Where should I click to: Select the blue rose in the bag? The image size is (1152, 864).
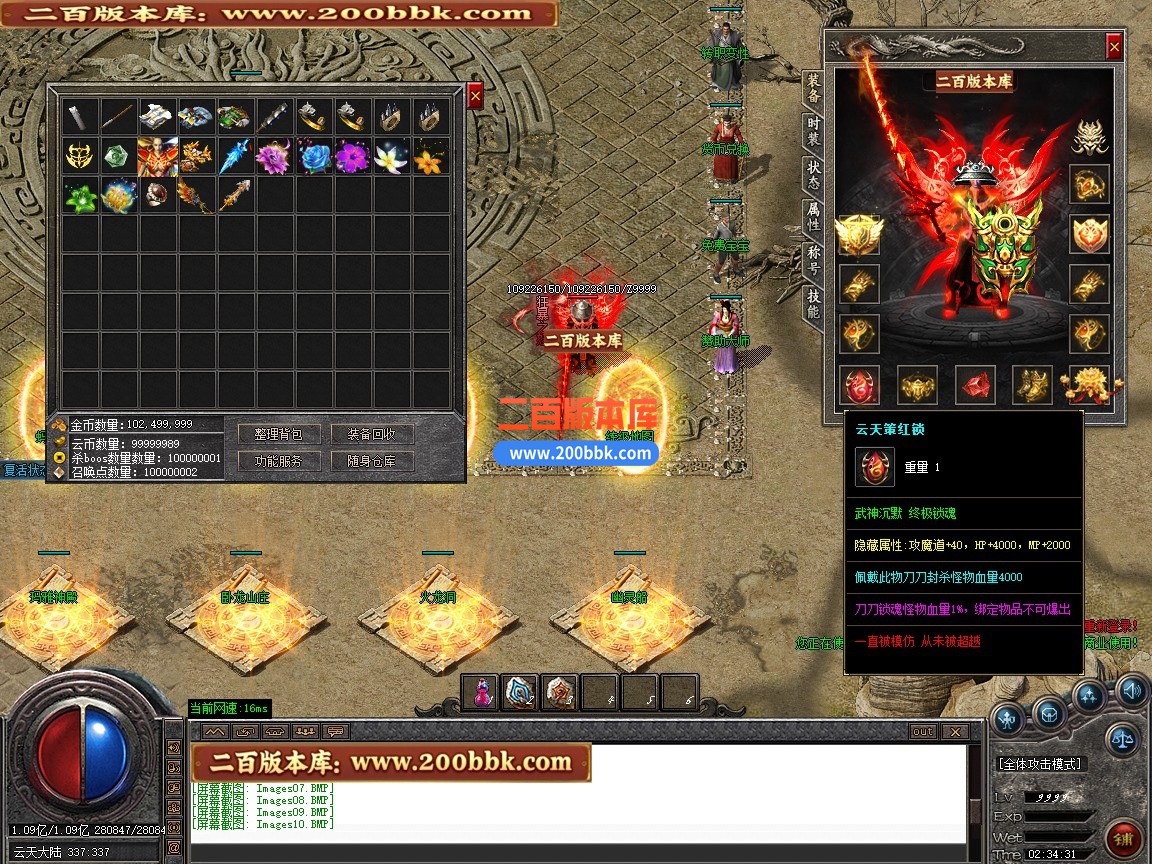[314, 157]
